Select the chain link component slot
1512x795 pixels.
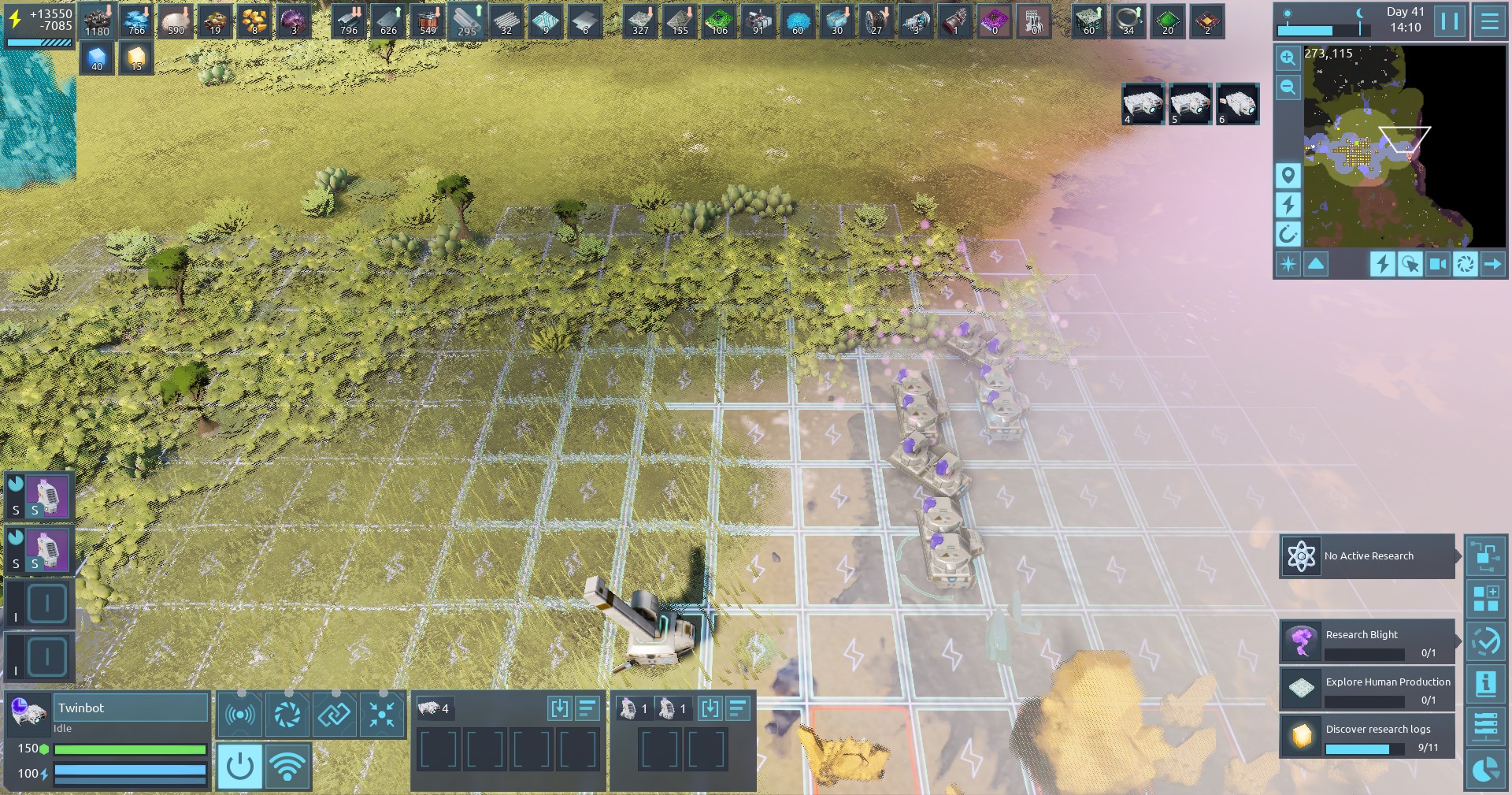335,715
